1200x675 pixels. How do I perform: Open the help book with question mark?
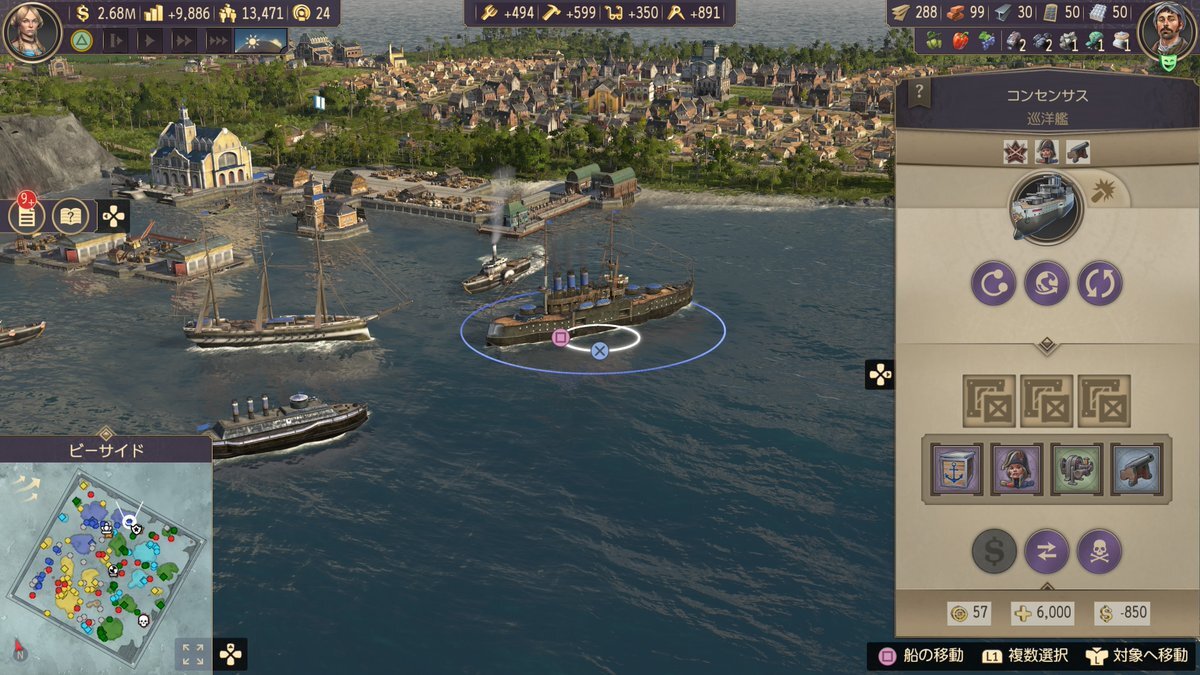(x=70, y=215)
